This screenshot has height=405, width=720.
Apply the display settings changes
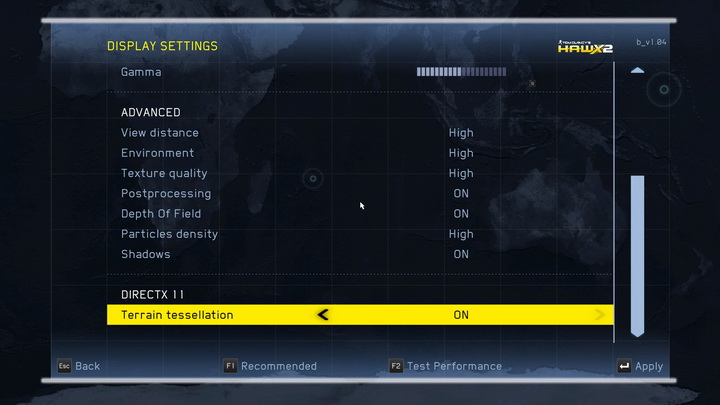640,366
